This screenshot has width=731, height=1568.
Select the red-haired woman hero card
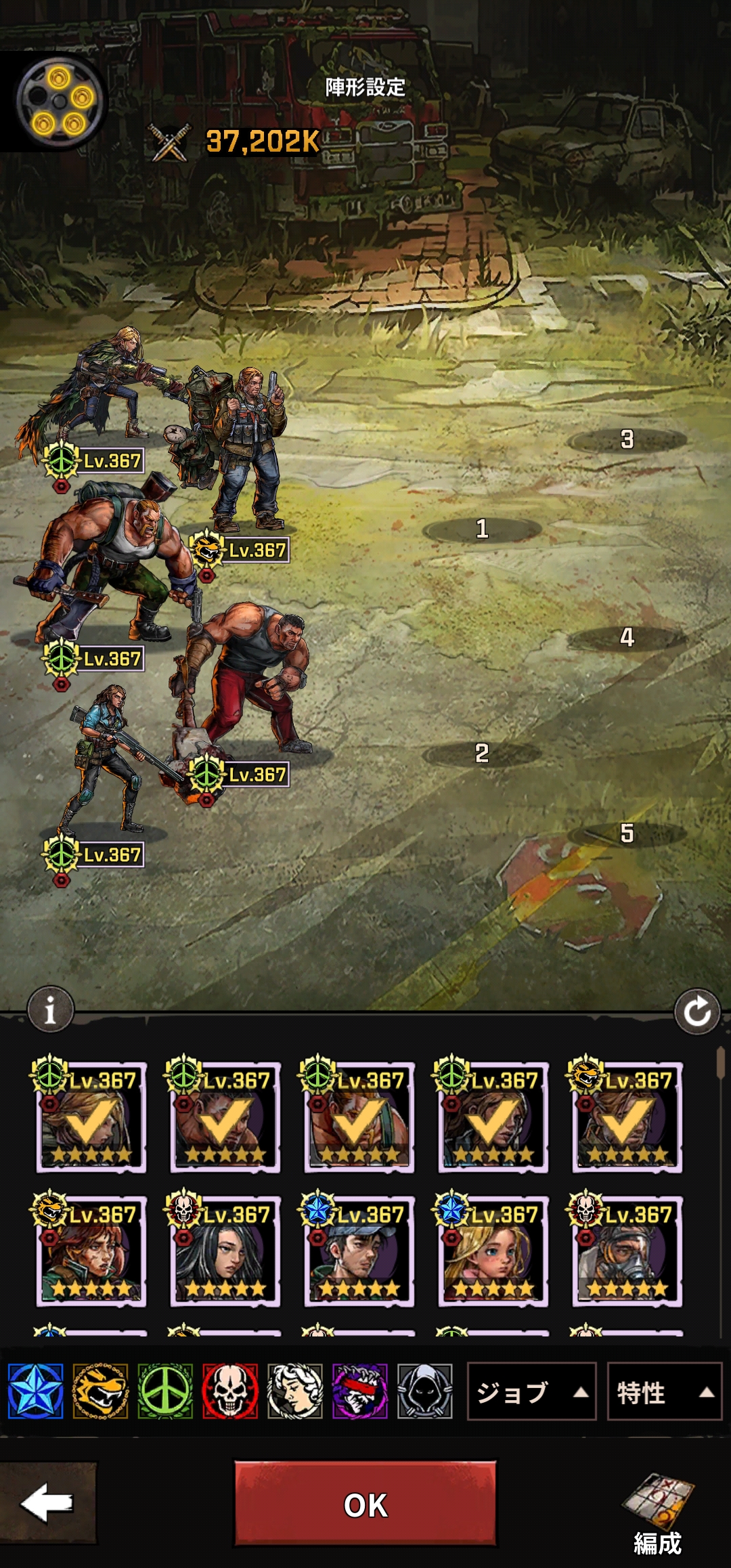click(x=91, y=1251)
